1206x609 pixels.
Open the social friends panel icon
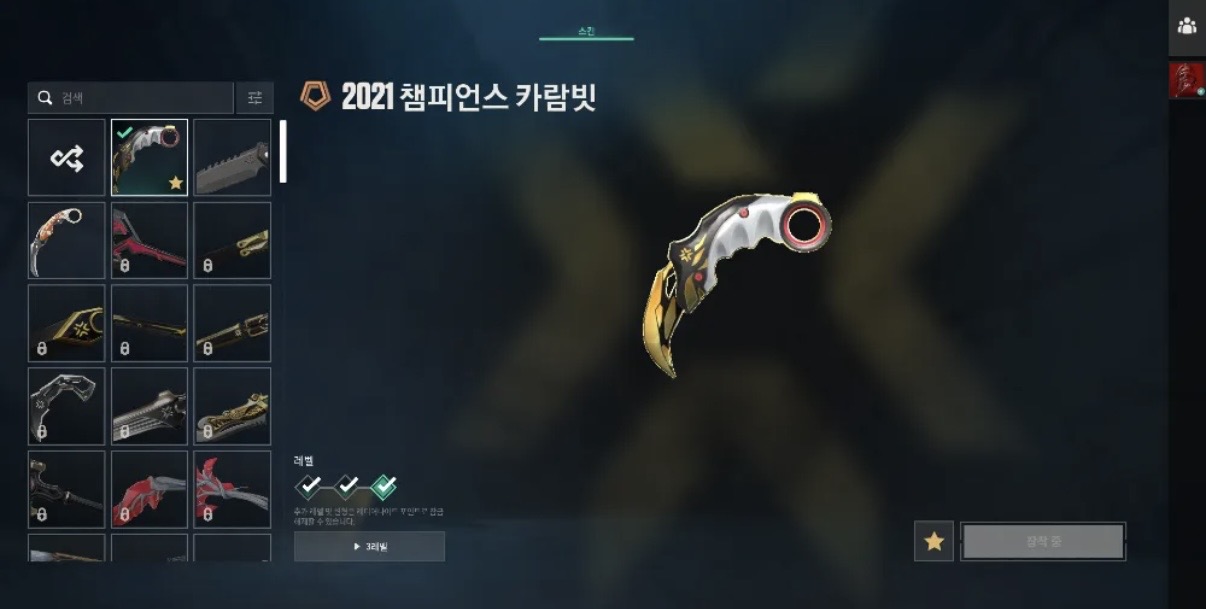click(x=1187, y=27)
